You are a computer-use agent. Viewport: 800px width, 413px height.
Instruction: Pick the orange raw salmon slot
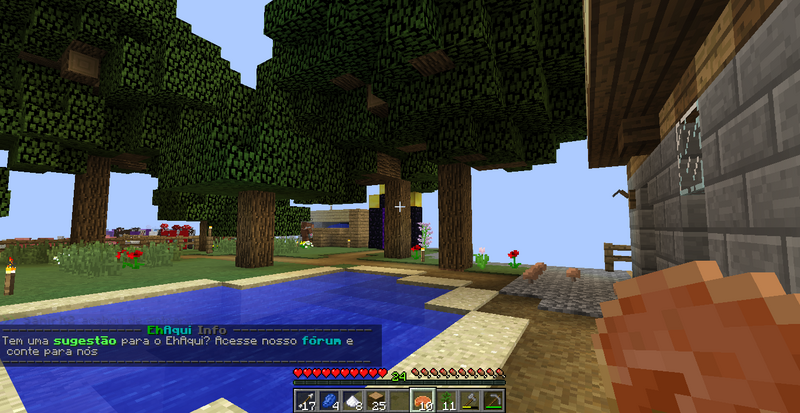pyautogui.click(x=422, y=401)
